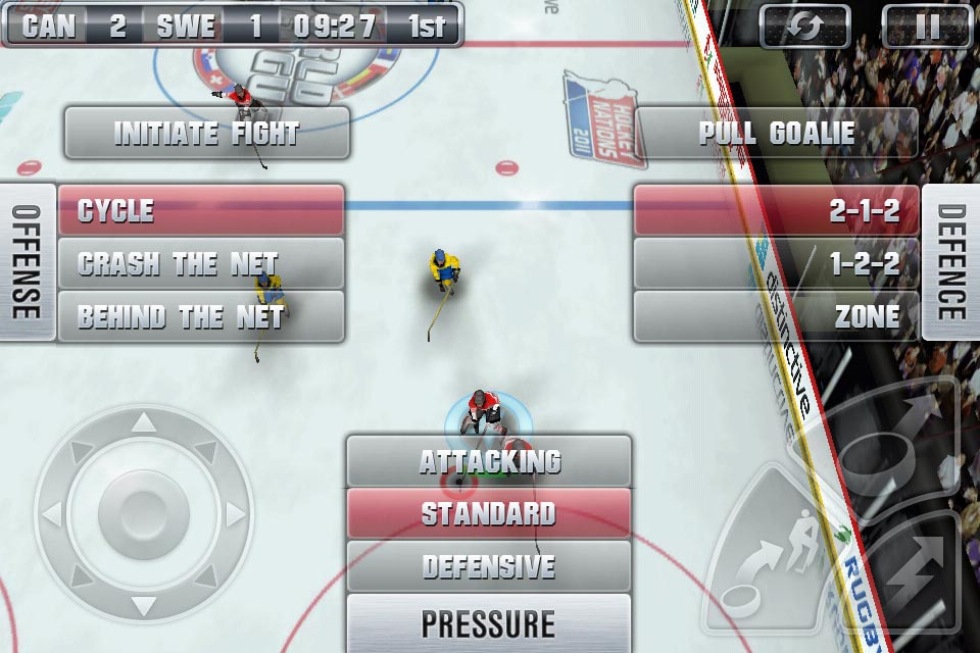
Task: Pick Behind the Net offense
Action: pos(201,316)
